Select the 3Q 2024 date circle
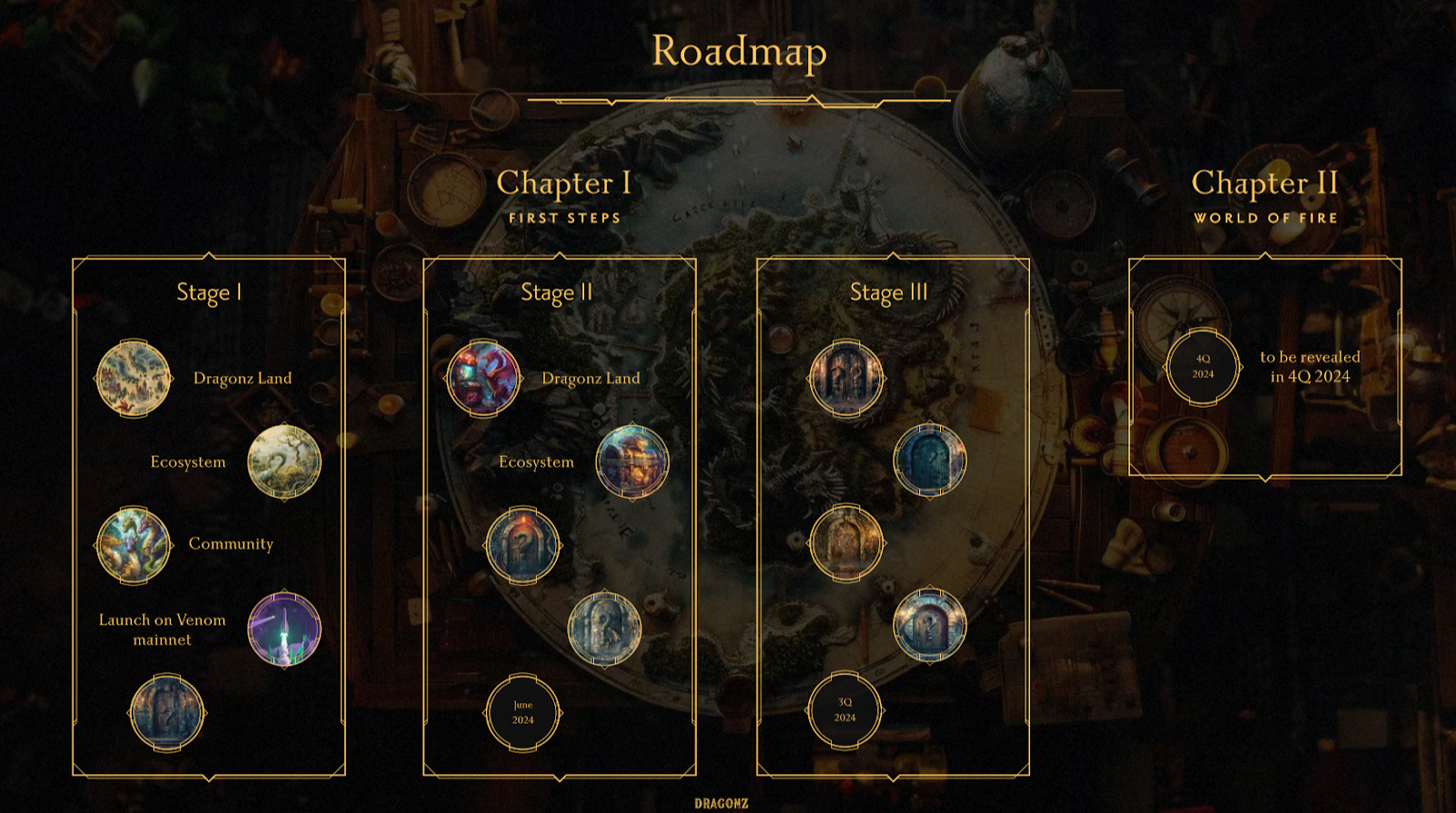The width and height of the screenshot is (1456, 813). (844, 710)
